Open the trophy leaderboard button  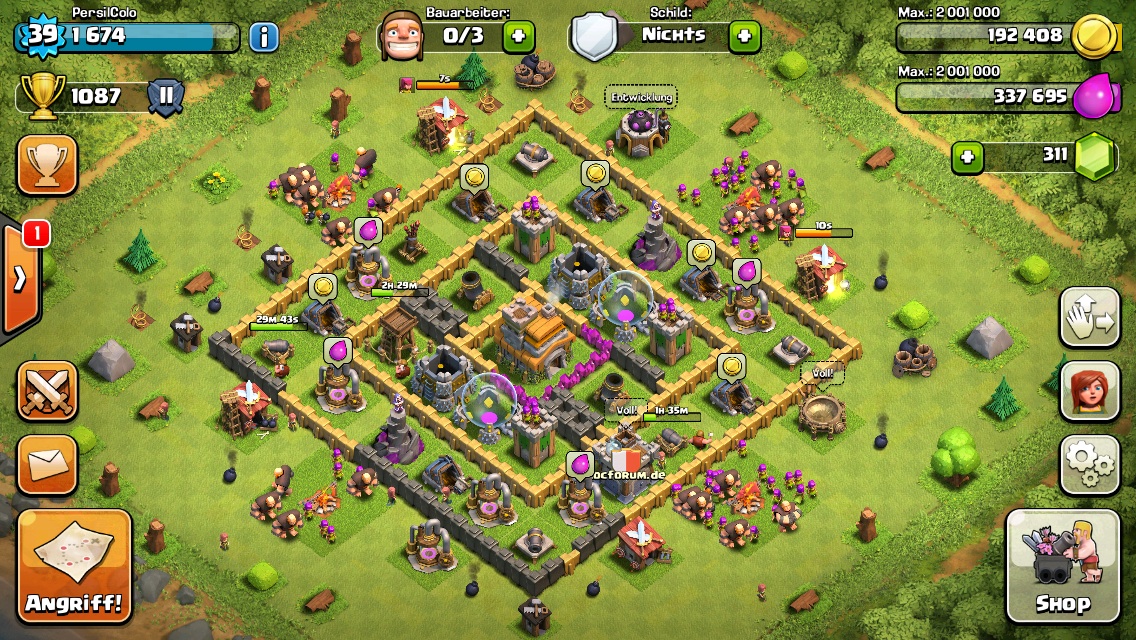(47, 165)
